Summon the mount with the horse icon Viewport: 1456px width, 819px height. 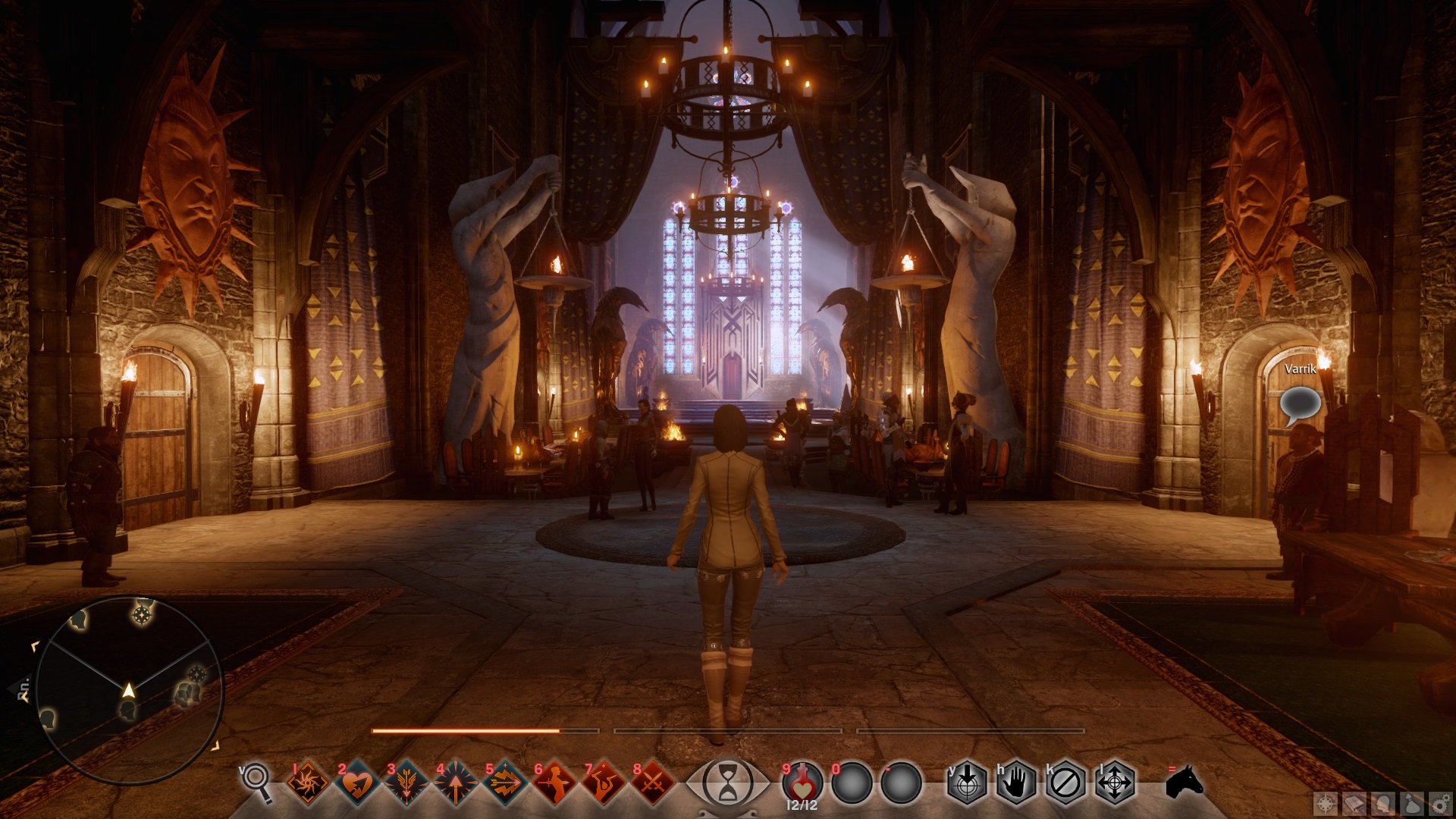click(x=1184, y=781)
